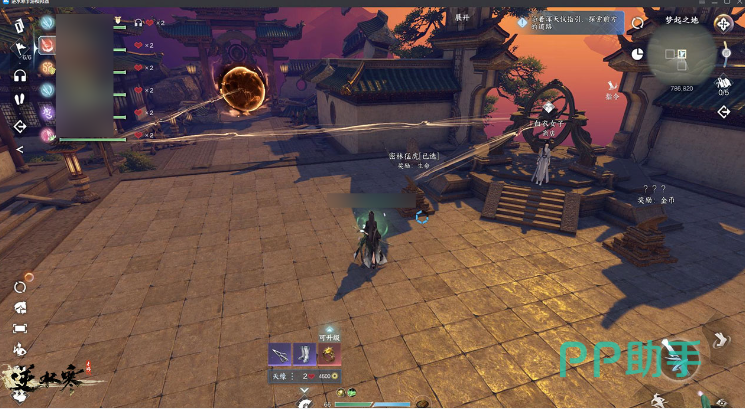Click the upgradable item slot marked 可升级
Viewport: 745px width, 409px height.
pos(330,354)
